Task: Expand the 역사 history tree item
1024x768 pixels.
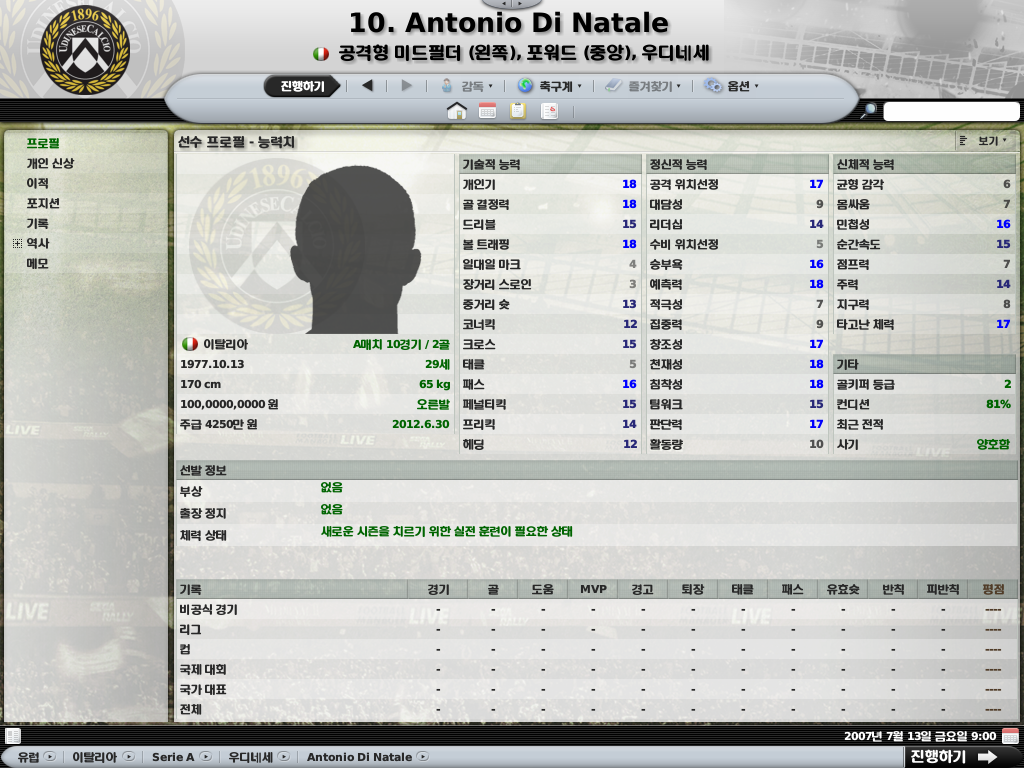Action: pyautogui.click(x=18, y=243)
